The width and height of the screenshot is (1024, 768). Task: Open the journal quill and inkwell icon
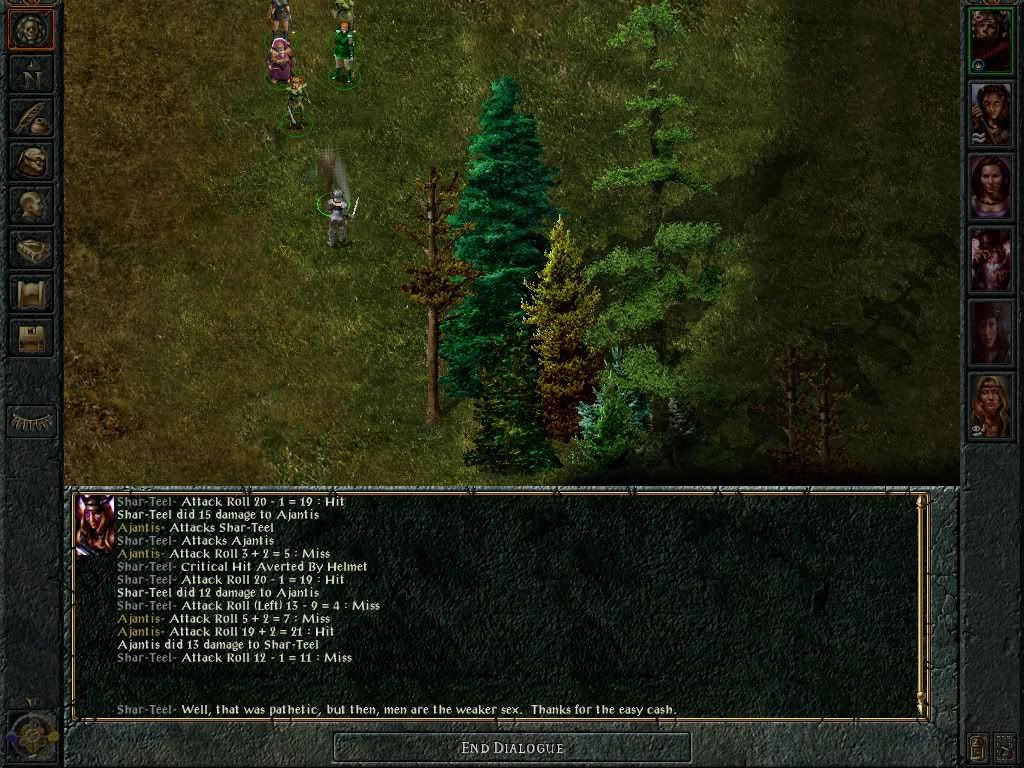(31, 118)
